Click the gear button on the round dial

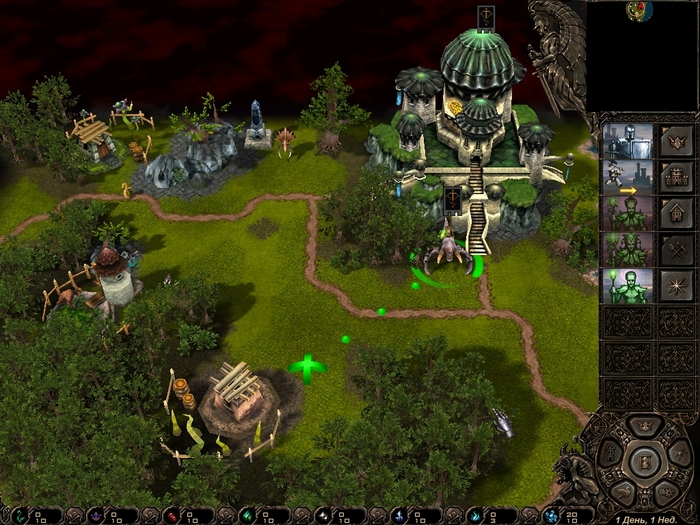[x=668, y=490]
